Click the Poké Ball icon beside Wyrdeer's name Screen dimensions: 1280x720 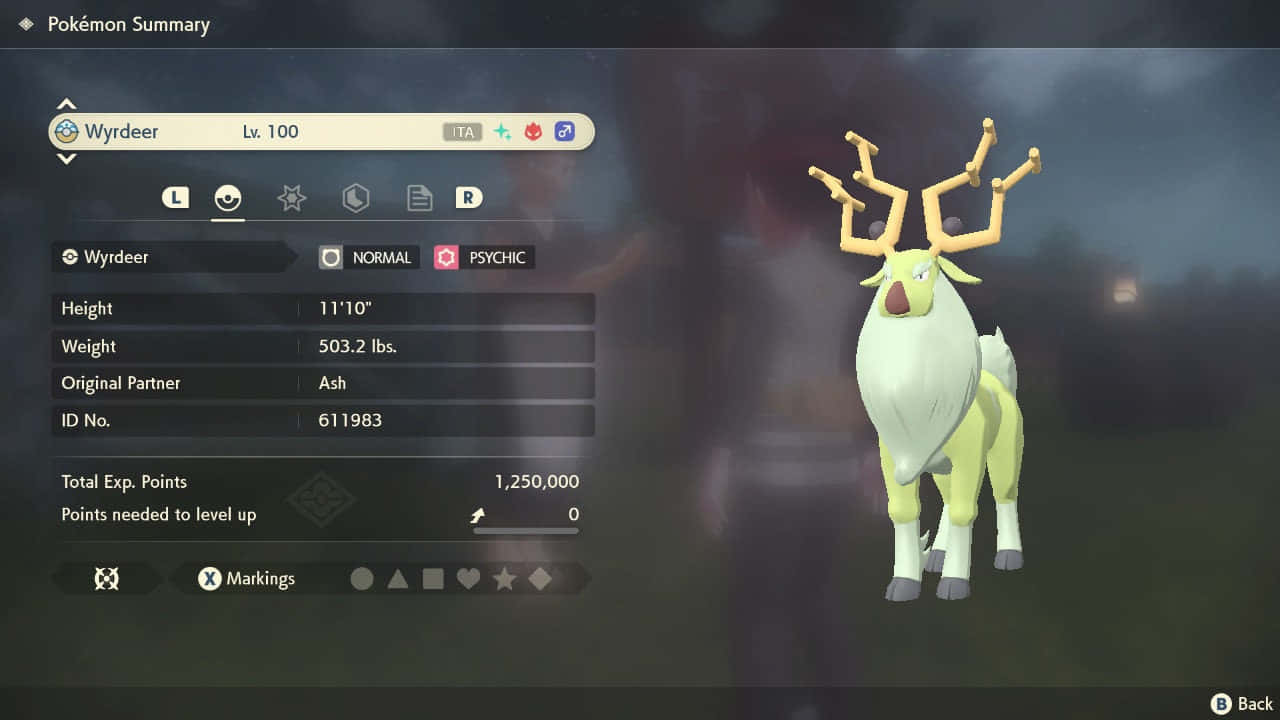(65, 131)
